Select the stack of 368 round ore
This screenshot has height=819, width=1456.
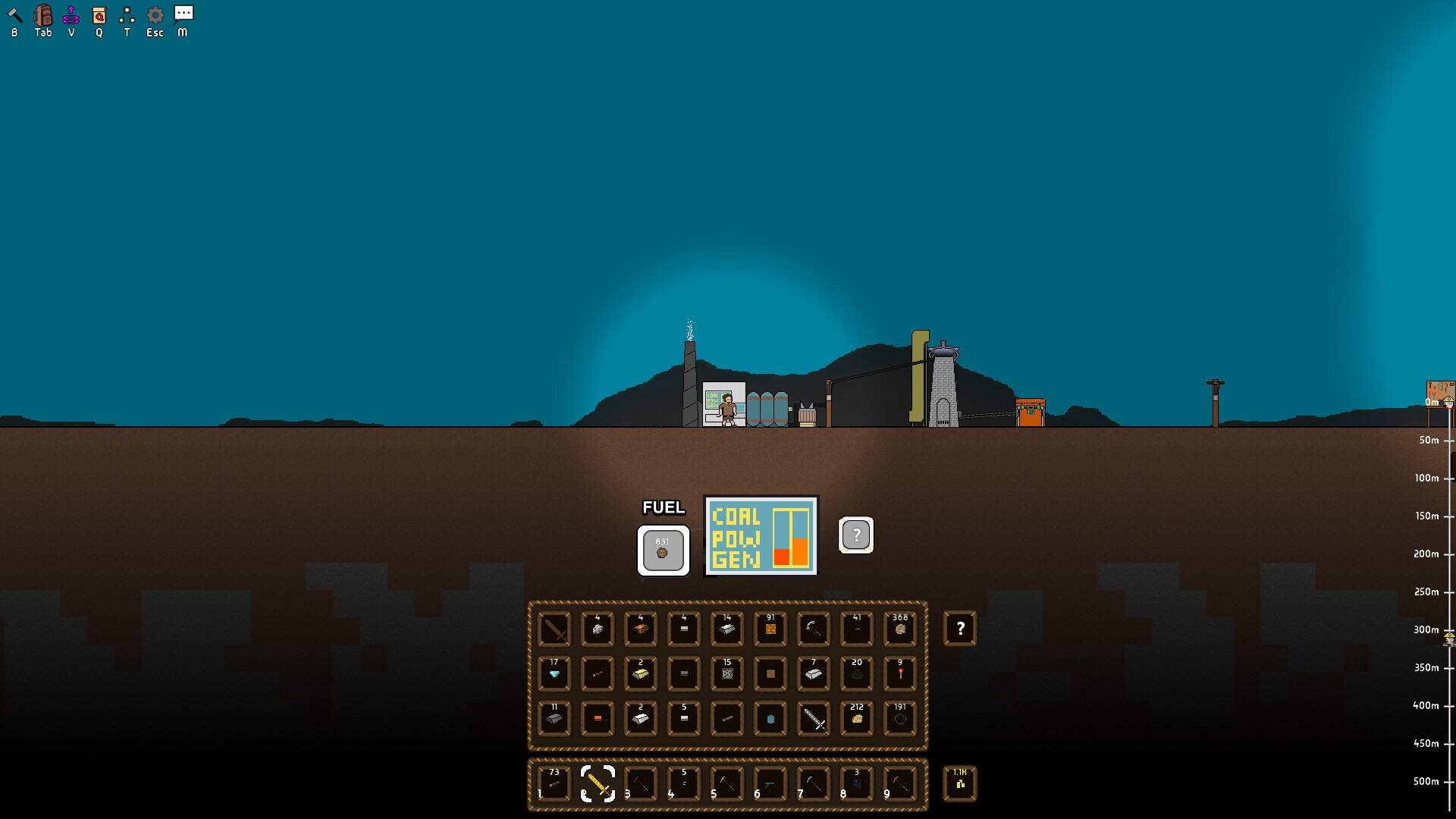point(900,629)
